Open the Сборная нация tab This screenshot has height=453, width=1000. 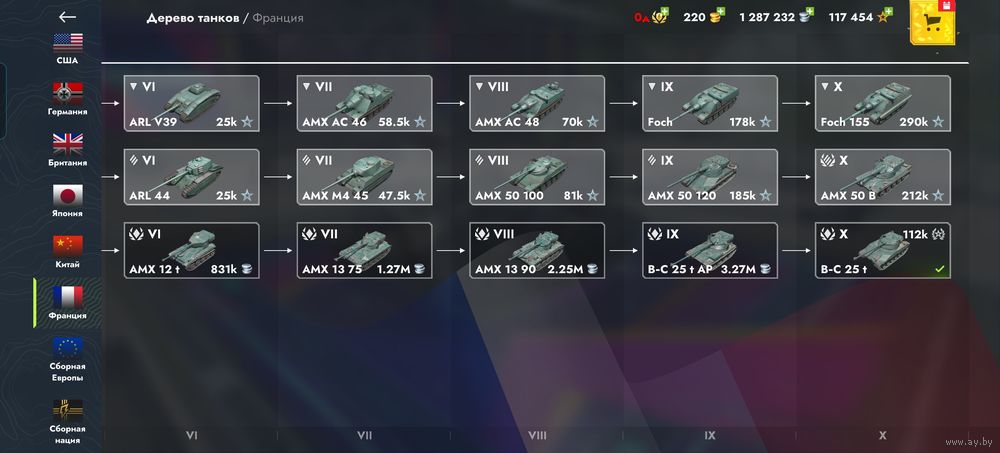(x=67, y=421)
